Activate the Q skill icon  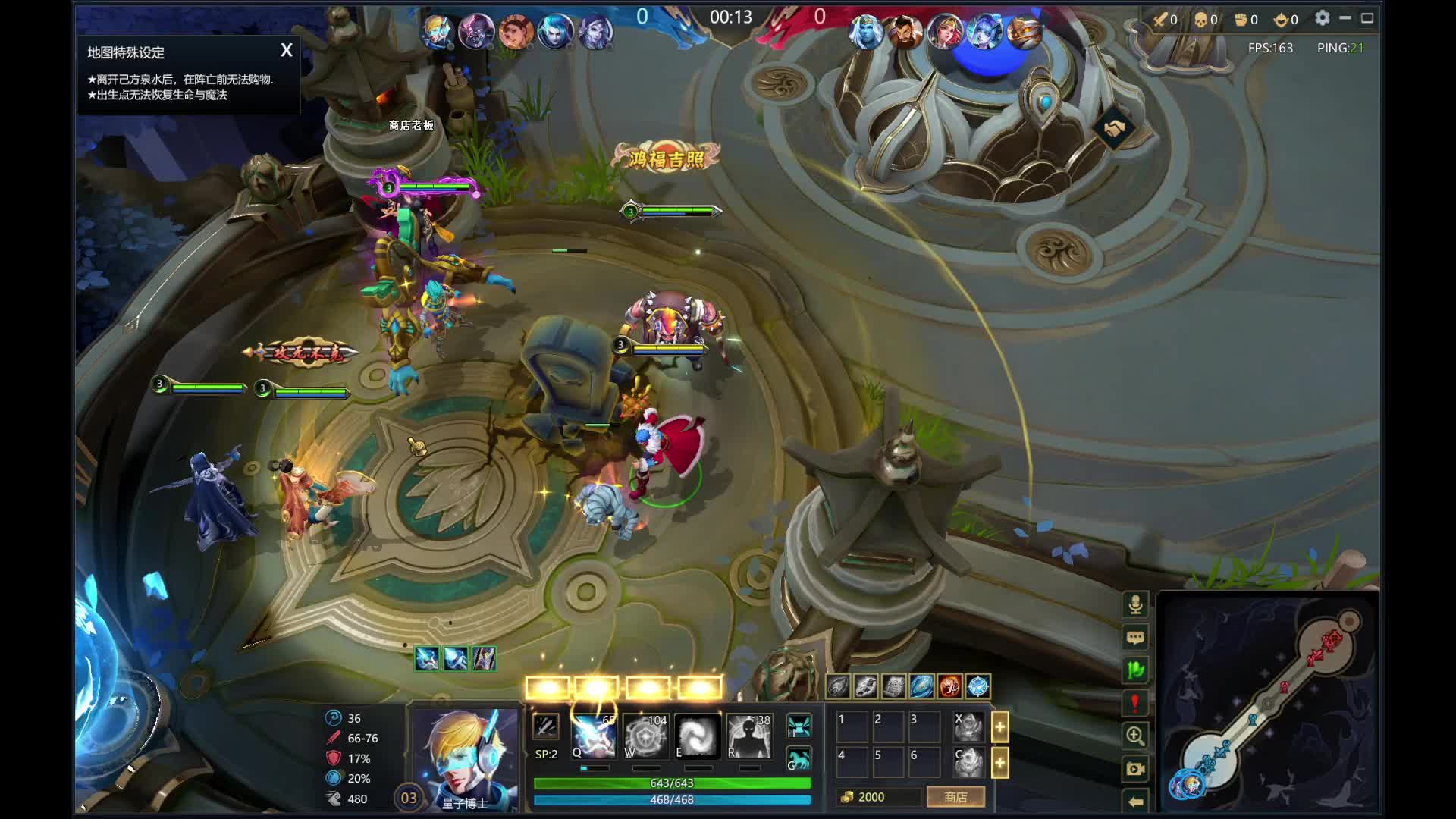[x=594, y=735]
